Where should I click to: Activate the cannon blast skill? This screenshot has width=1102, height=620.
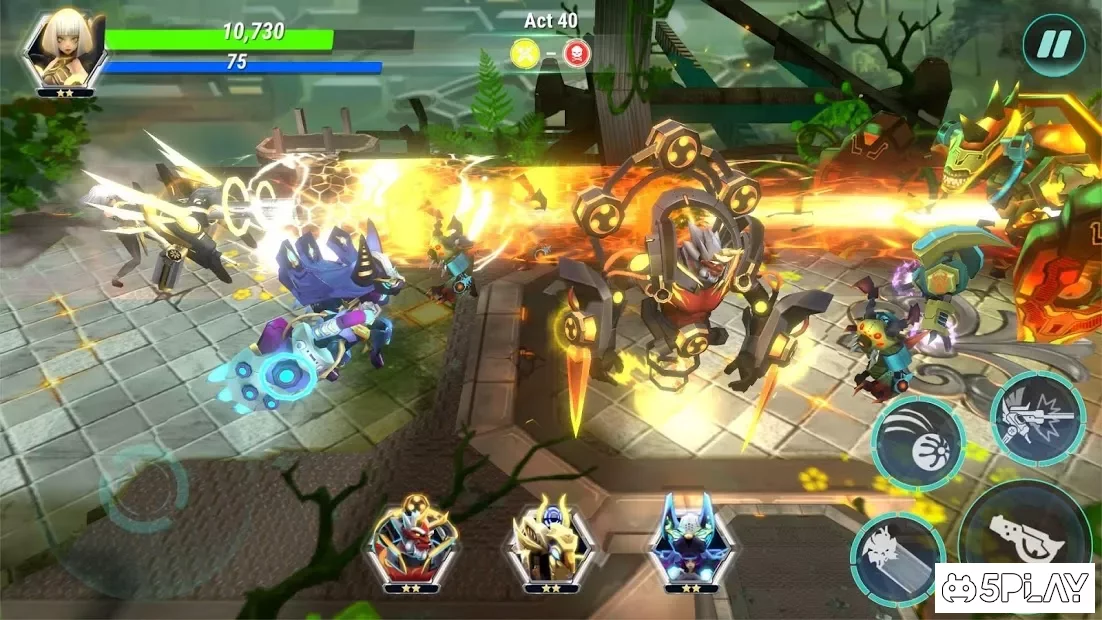tap(1037, 418)
